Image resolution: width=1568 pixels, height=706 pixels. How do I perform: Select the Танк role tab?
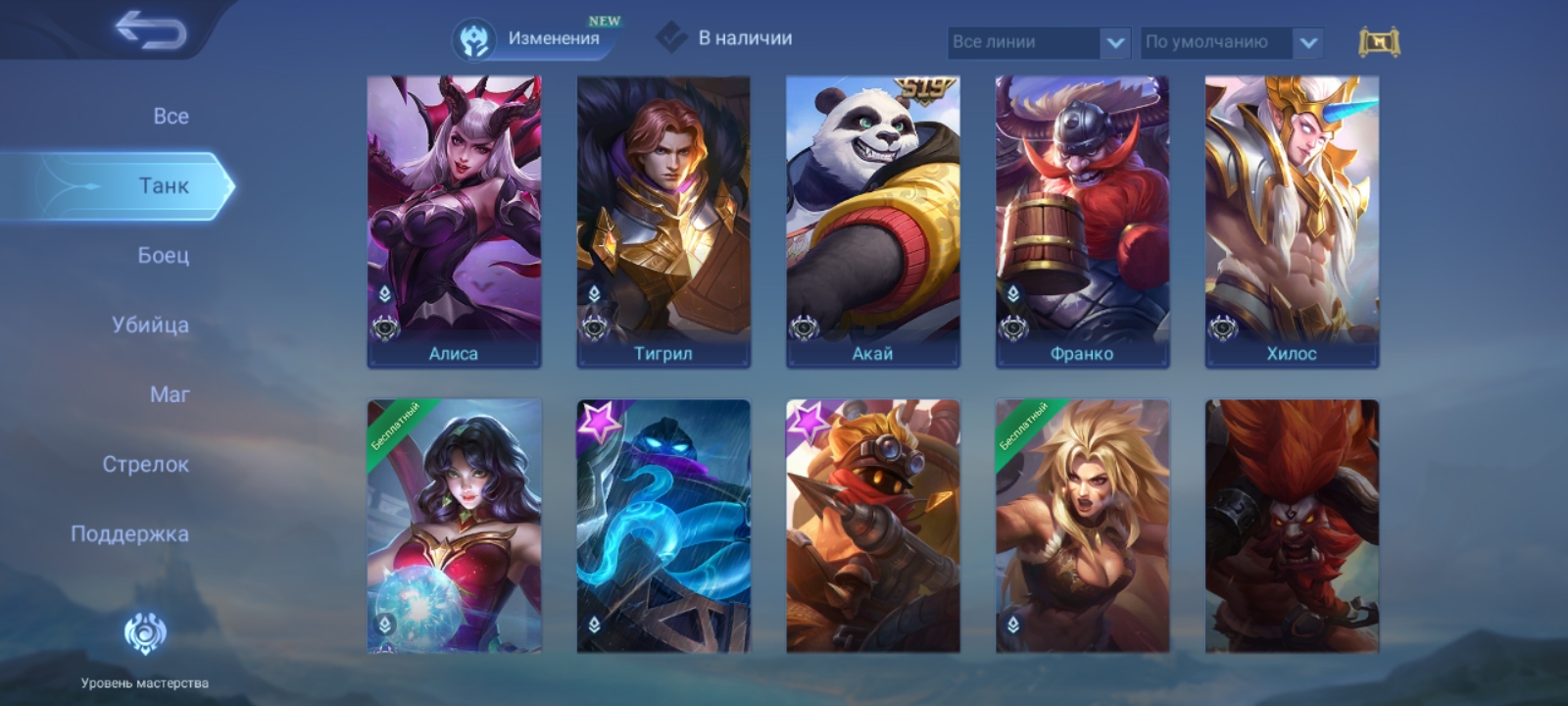click(x=163, y=185)
